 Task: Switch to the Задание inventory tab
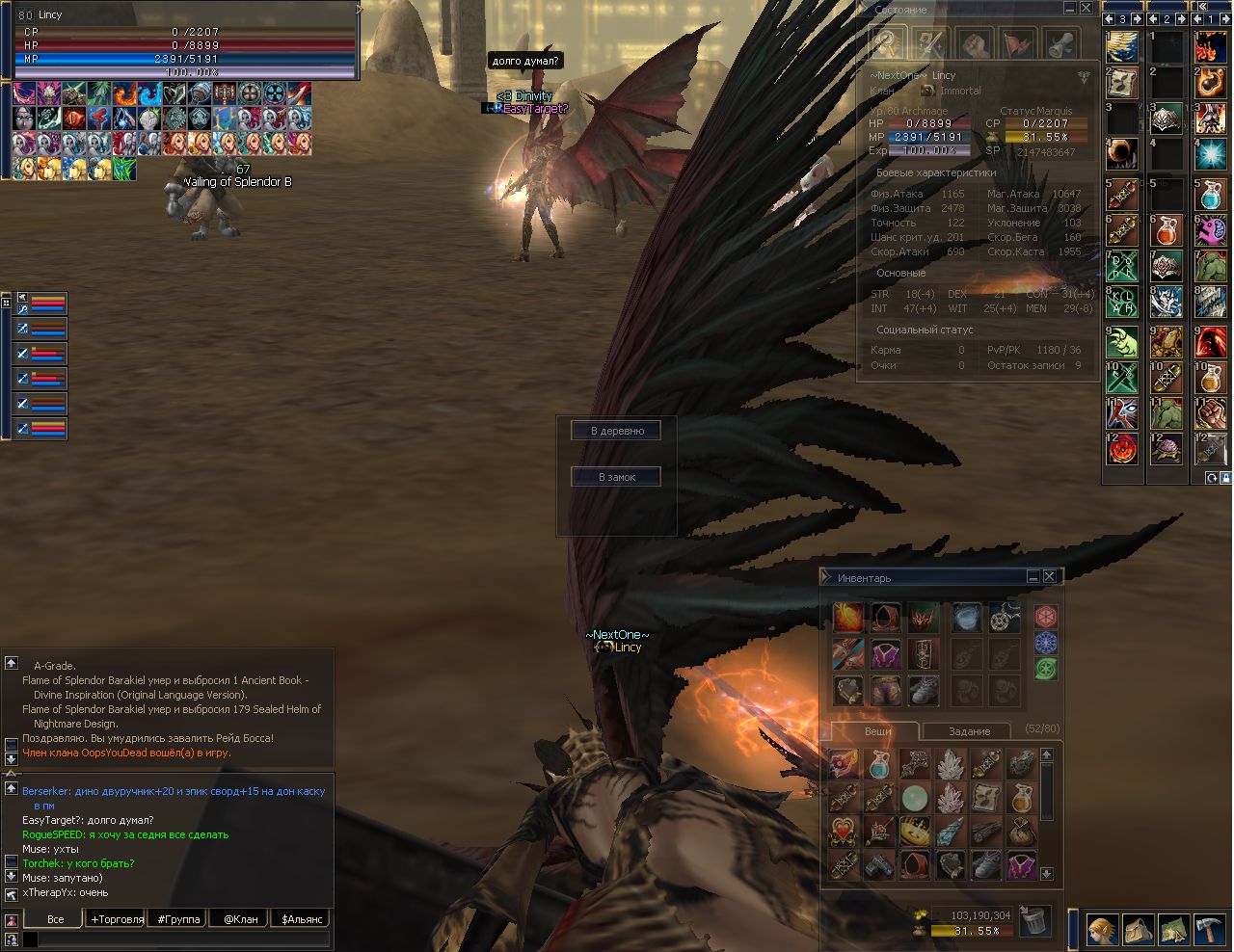pyautogui.click(x=969, y=731)
